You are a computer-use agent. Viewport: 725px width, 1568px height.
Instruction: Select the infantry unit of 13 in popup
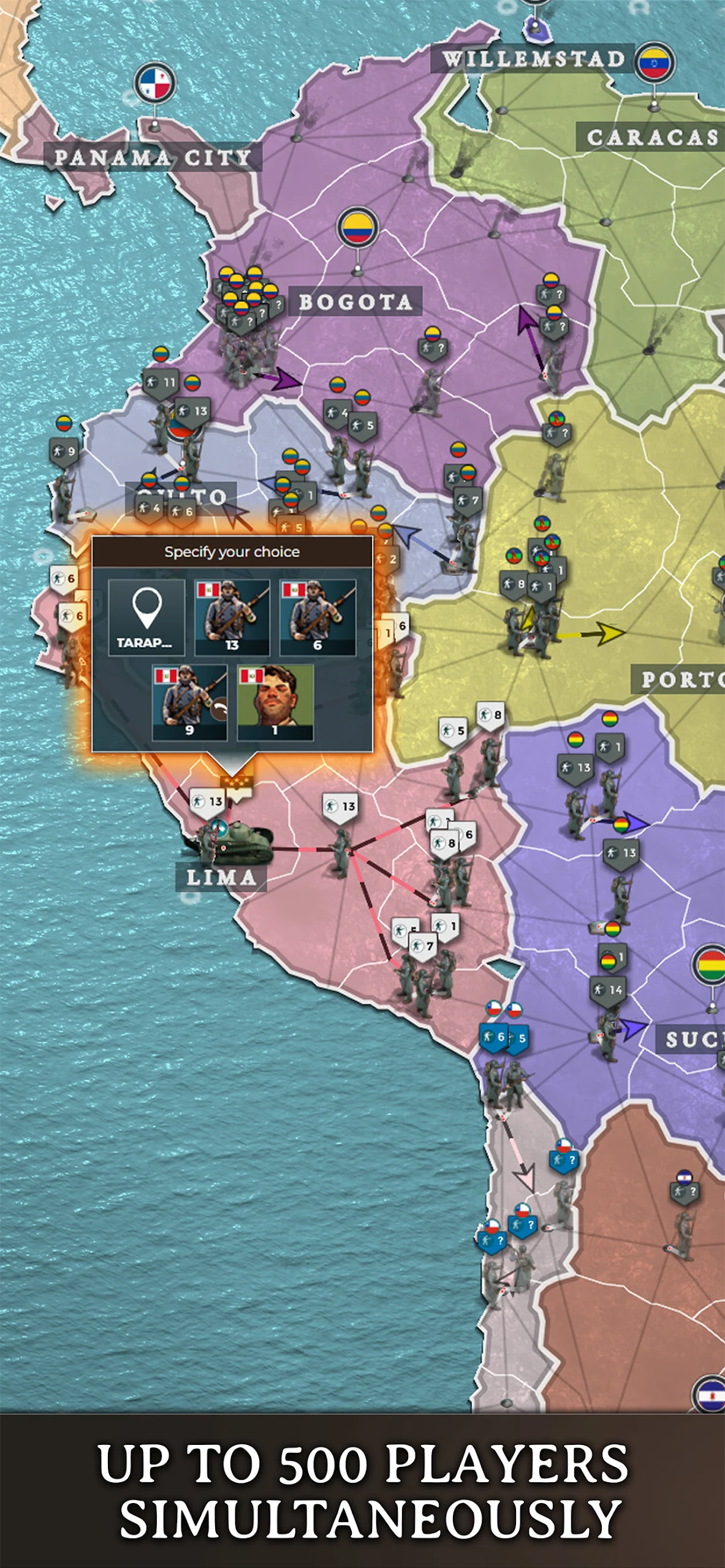(232, 617)
